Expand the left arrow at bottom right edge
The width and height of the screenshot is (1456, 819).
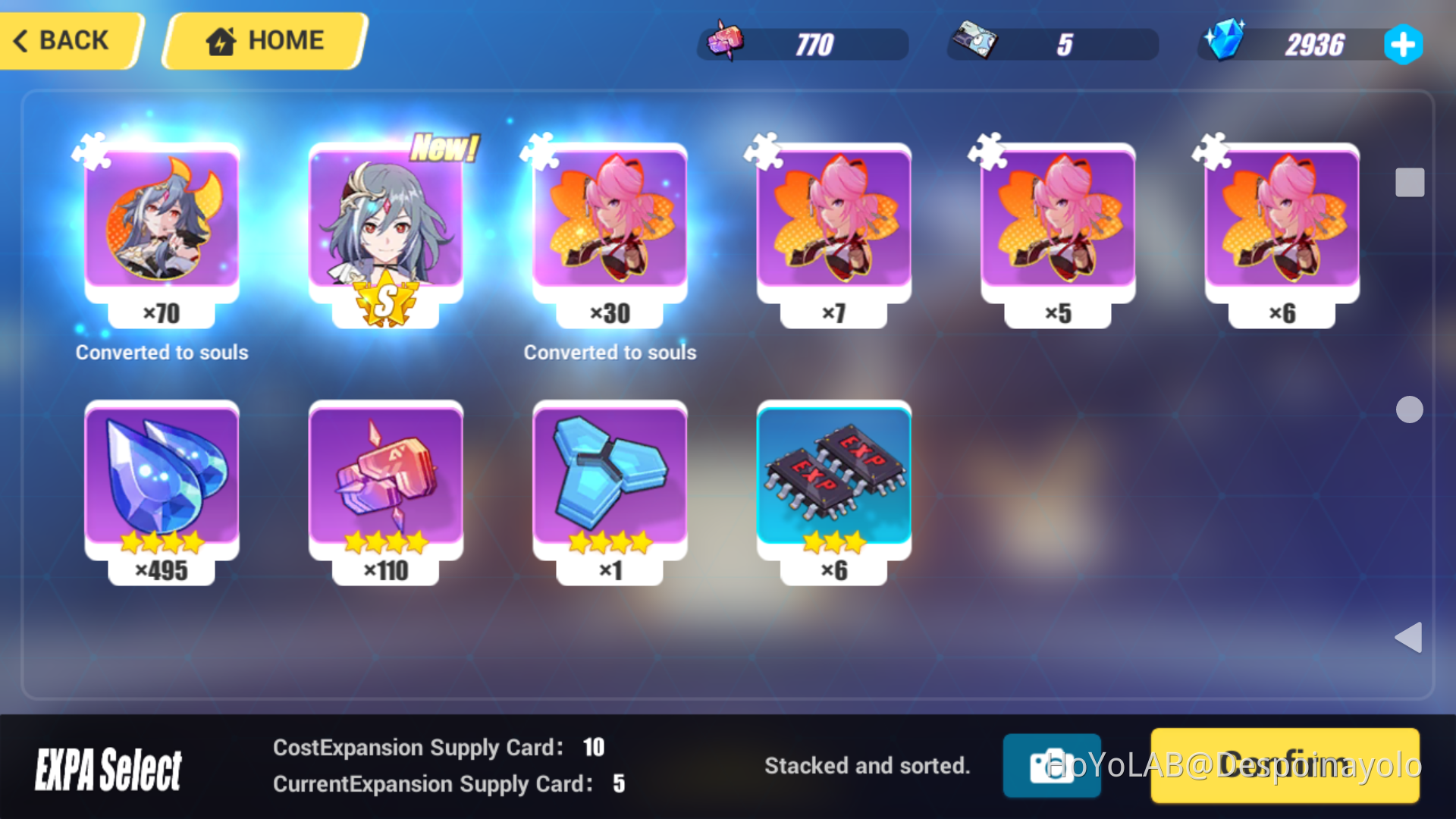1409,639
